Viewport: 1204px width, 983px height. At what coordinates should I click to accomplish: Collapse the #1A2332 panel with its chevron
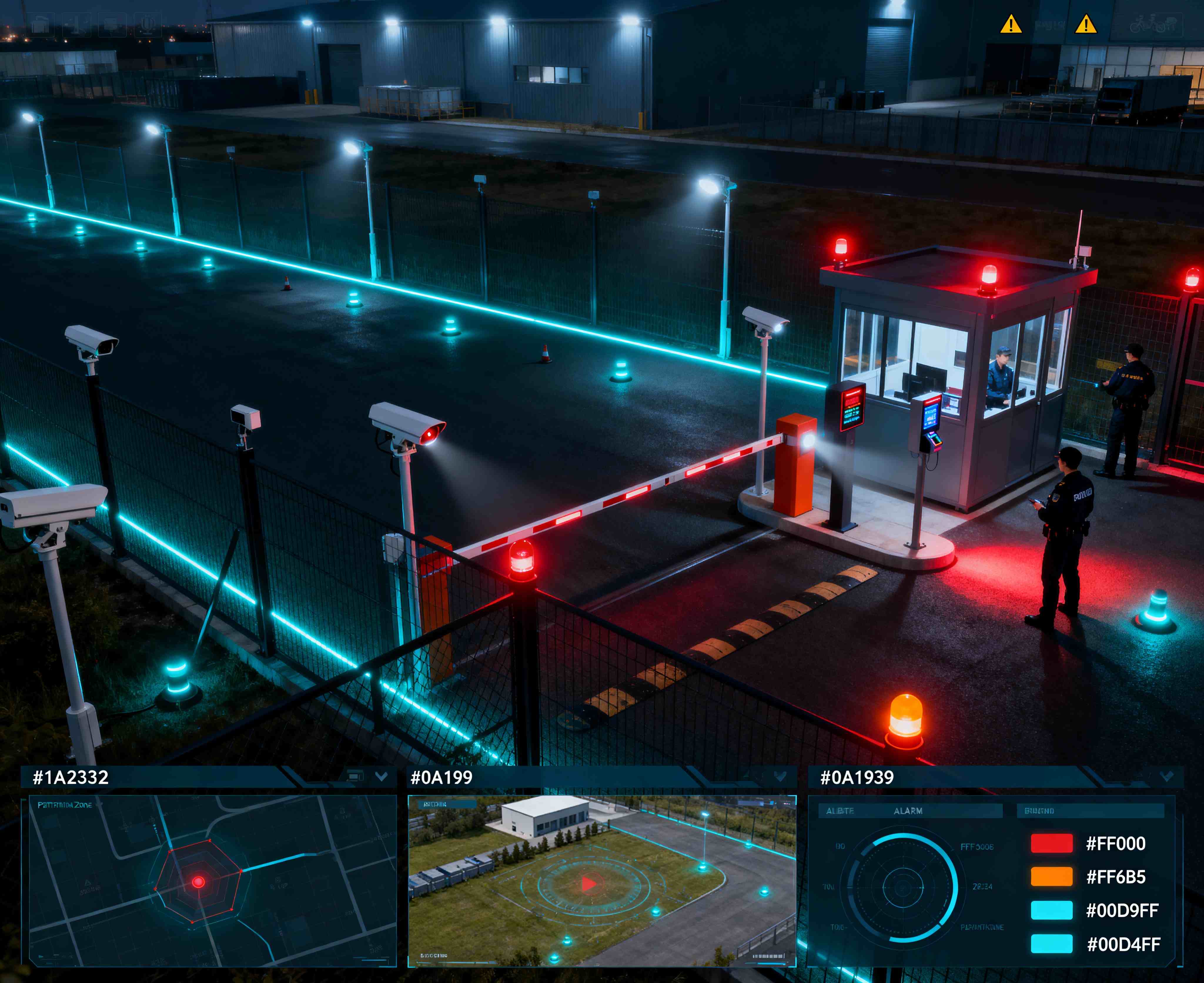(x=382, y=776)
